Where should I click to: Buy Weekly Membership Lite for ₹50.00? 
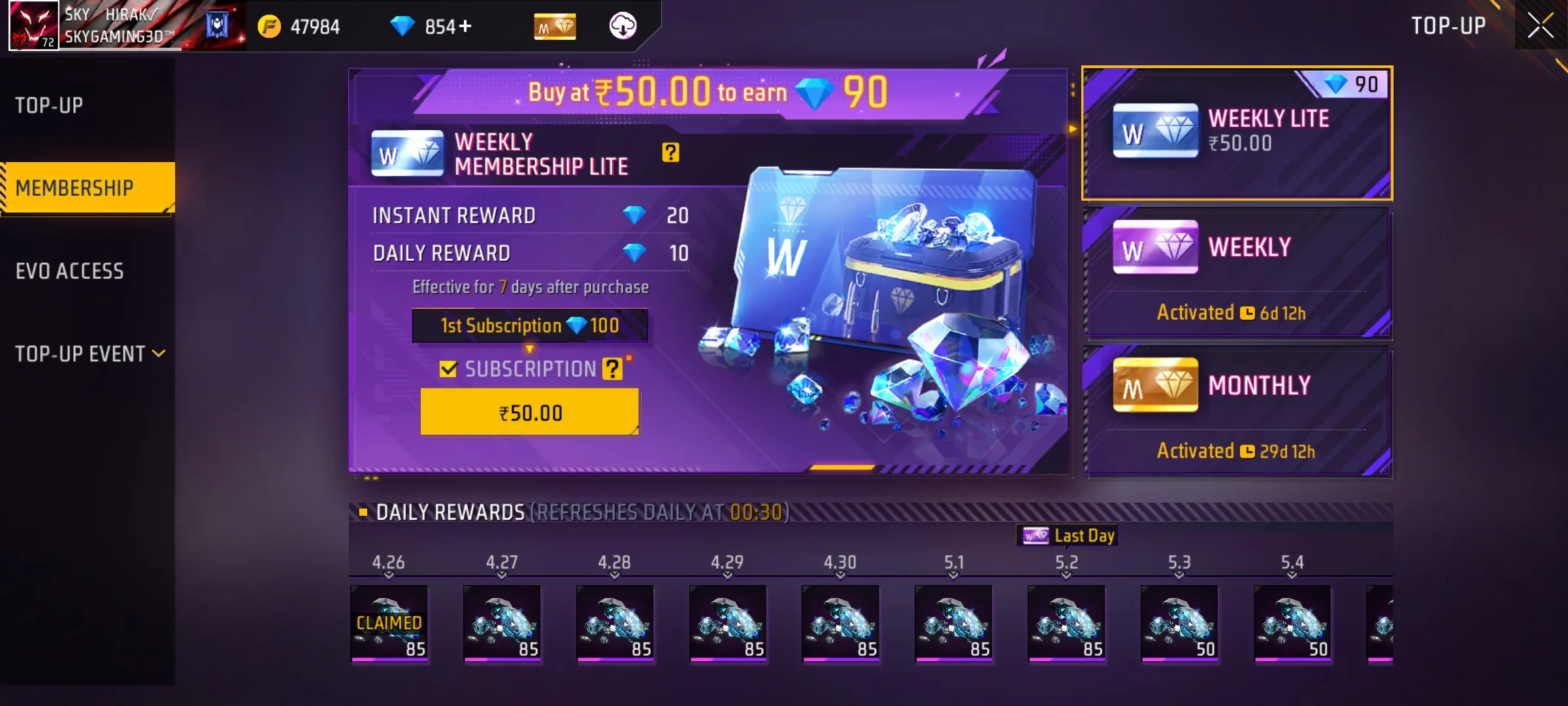coord(530,412)
